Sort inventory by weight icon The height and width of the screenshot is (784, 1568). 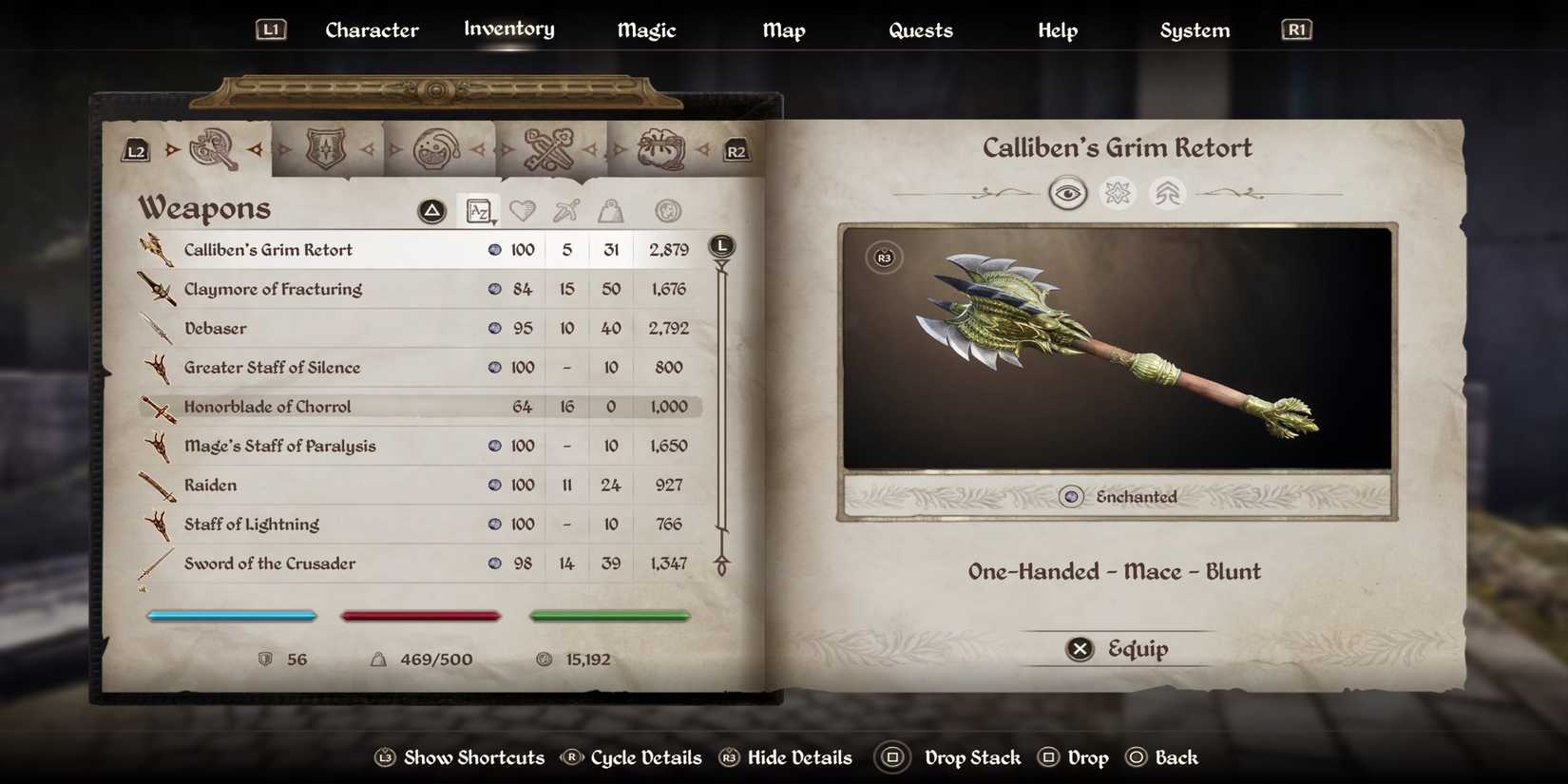point(610,210)
